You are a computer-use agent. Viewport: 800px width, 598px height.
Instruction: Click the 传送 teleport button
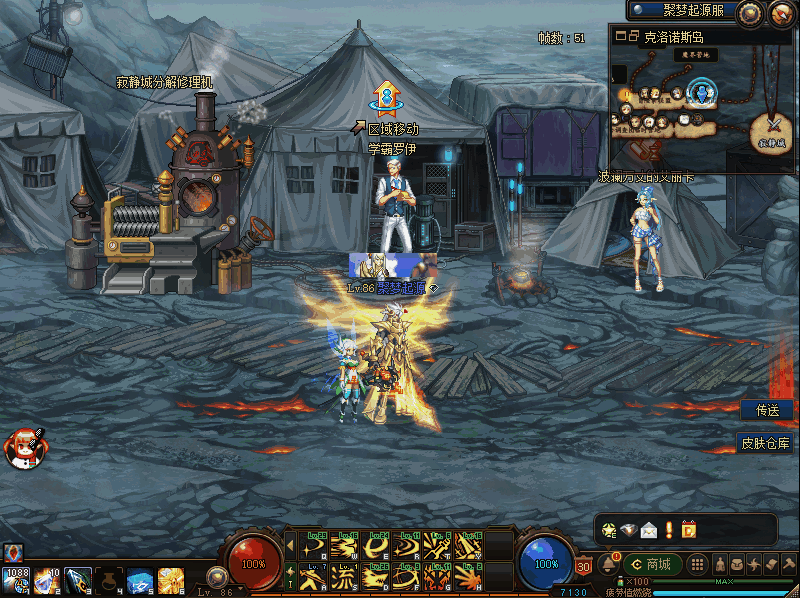click(767, 410)
